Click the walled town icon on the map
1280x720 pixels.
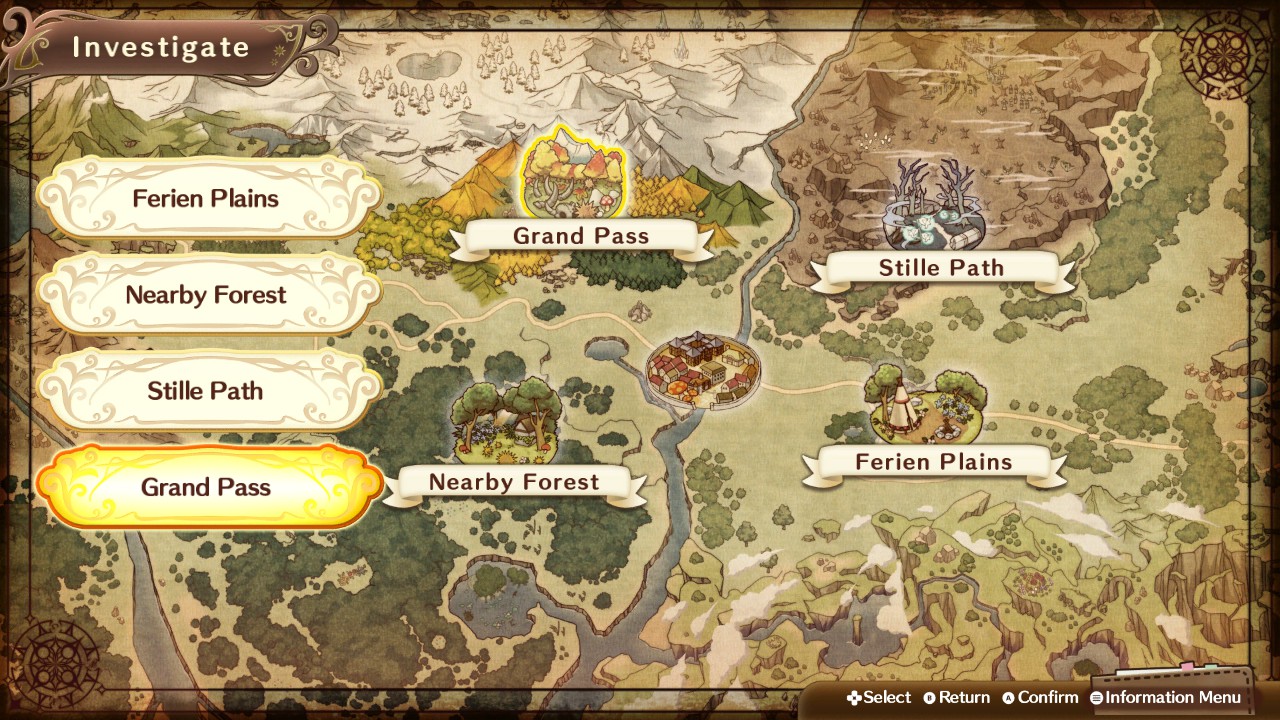coord(703,369)
